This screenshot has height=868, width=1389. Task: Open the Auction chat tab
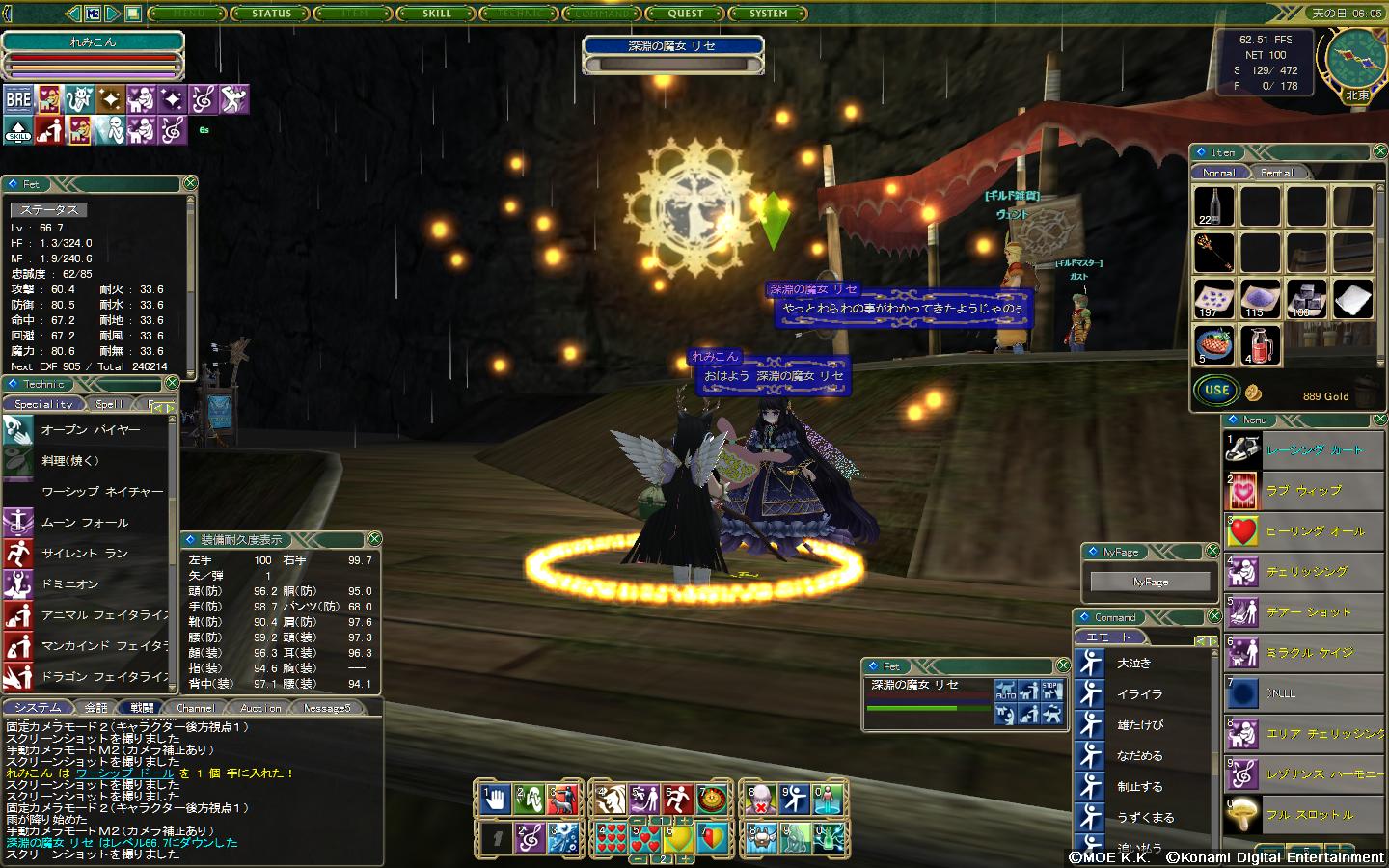260,708
